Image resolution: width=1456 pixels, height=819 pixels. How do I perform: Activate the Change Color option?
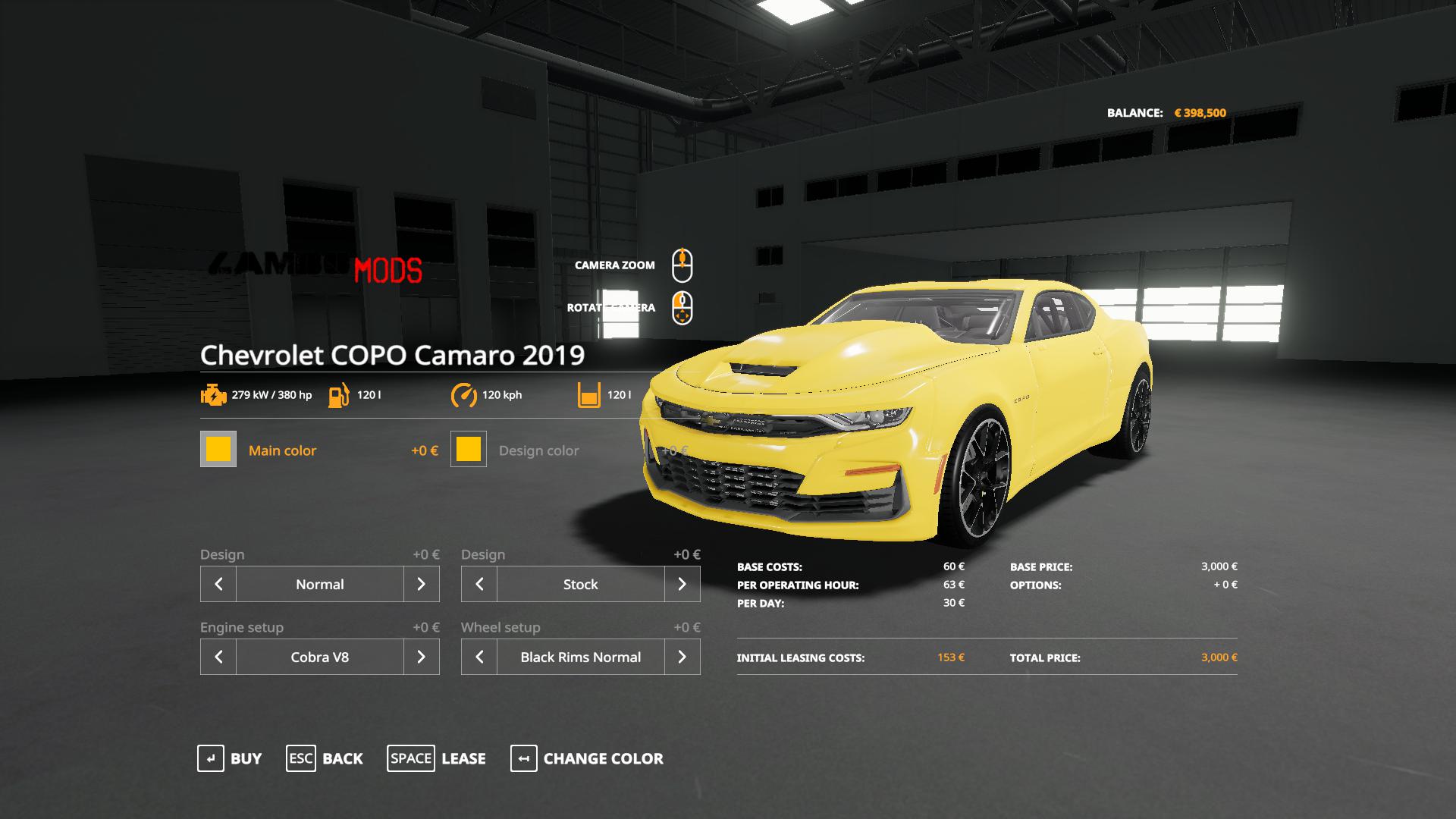click(587, 758)
